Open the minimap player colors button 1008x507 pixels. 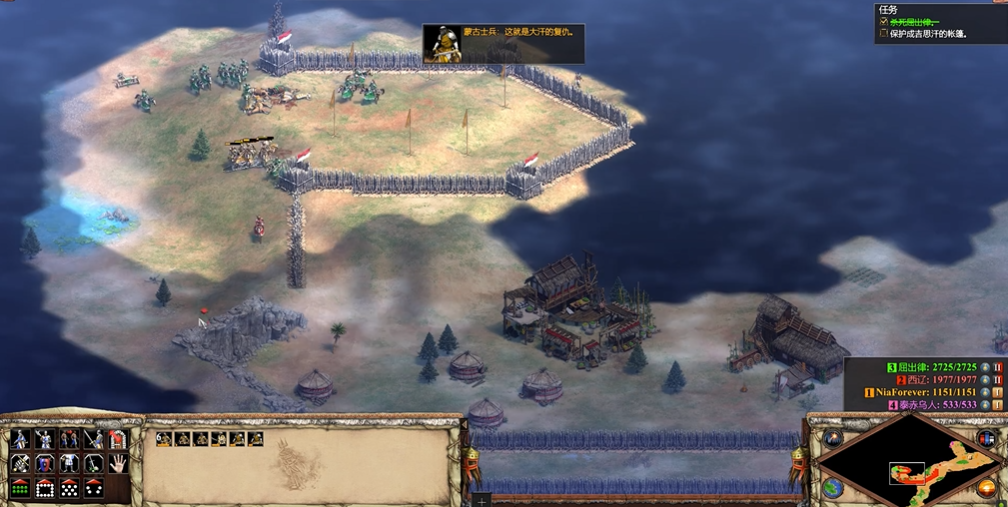click(987, 440)
